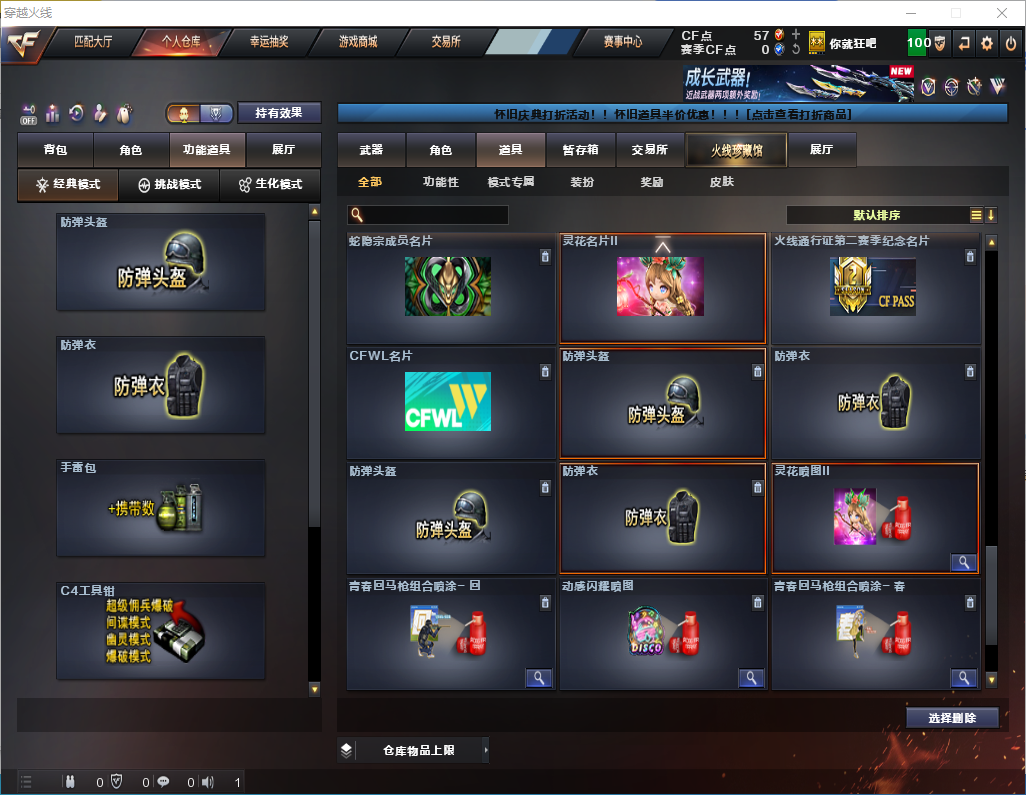Open the 游戏商城 shop
The width and height of the screenshot is (1026, 795).
tap(357, 42)
